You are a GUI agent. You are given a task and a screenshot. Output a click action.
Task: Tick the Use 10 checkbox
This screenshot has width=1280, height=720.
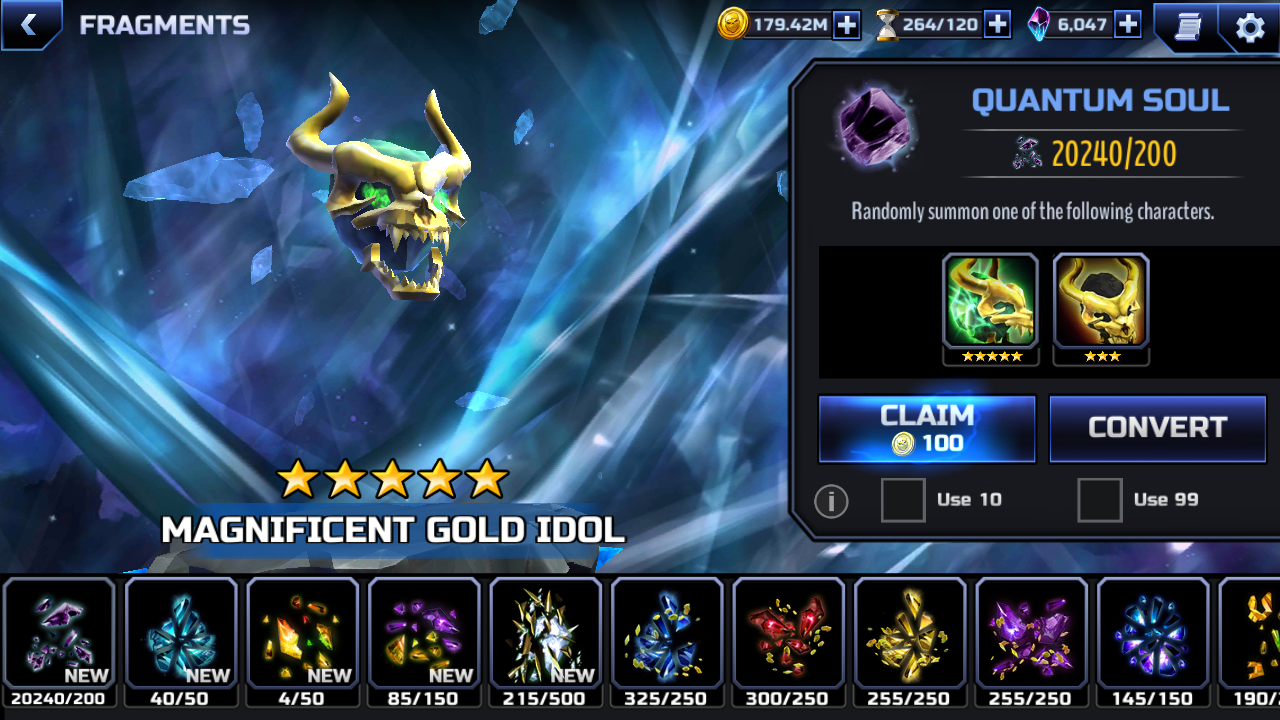coord(903,500)
